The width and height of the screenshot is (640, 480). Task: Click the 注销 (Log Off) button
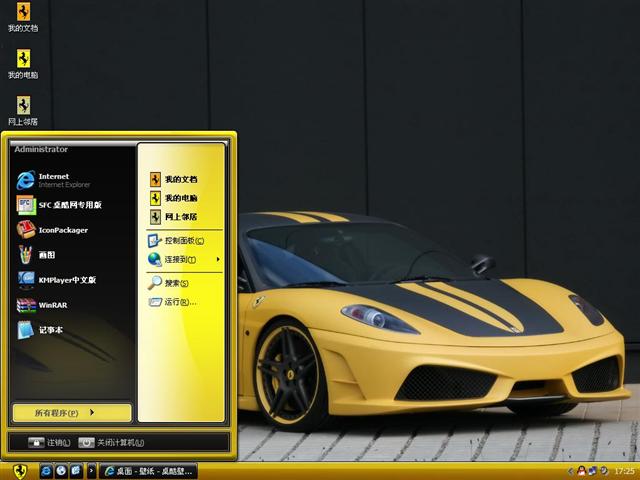48,442
